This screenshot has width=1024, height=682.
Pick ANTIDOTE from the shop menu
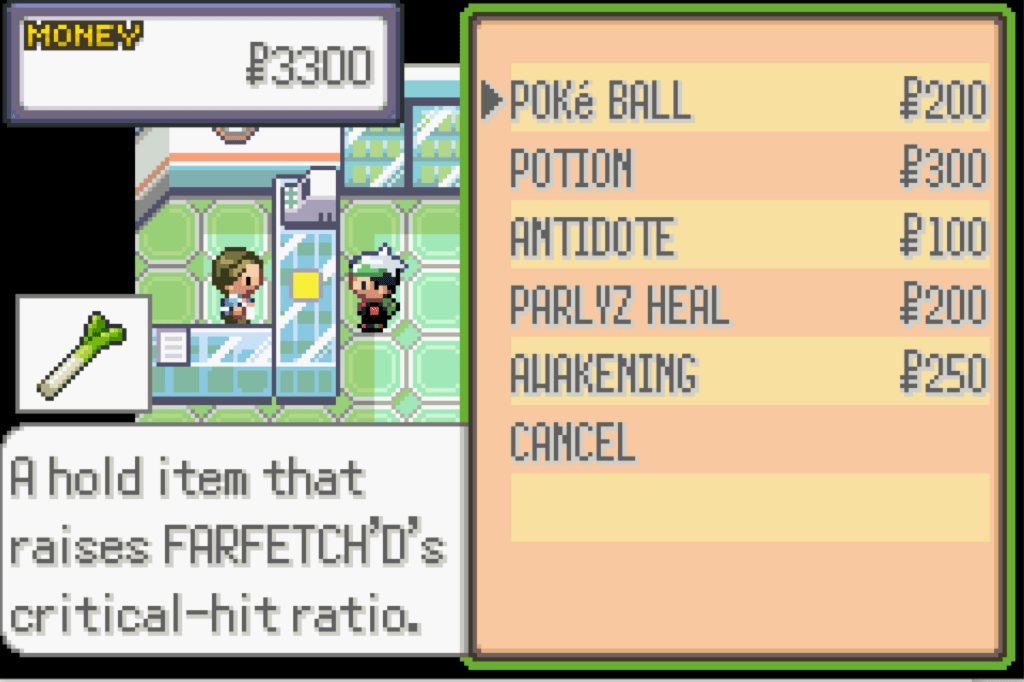click(592, 237)
